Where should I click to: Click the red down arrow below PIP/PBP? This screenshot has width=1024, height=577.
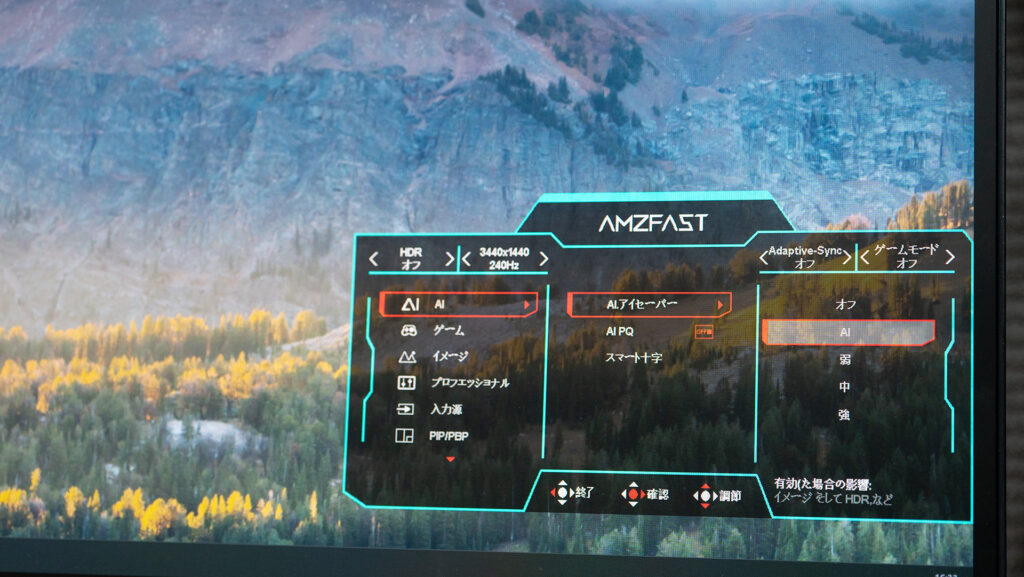[x=450, y=459]
